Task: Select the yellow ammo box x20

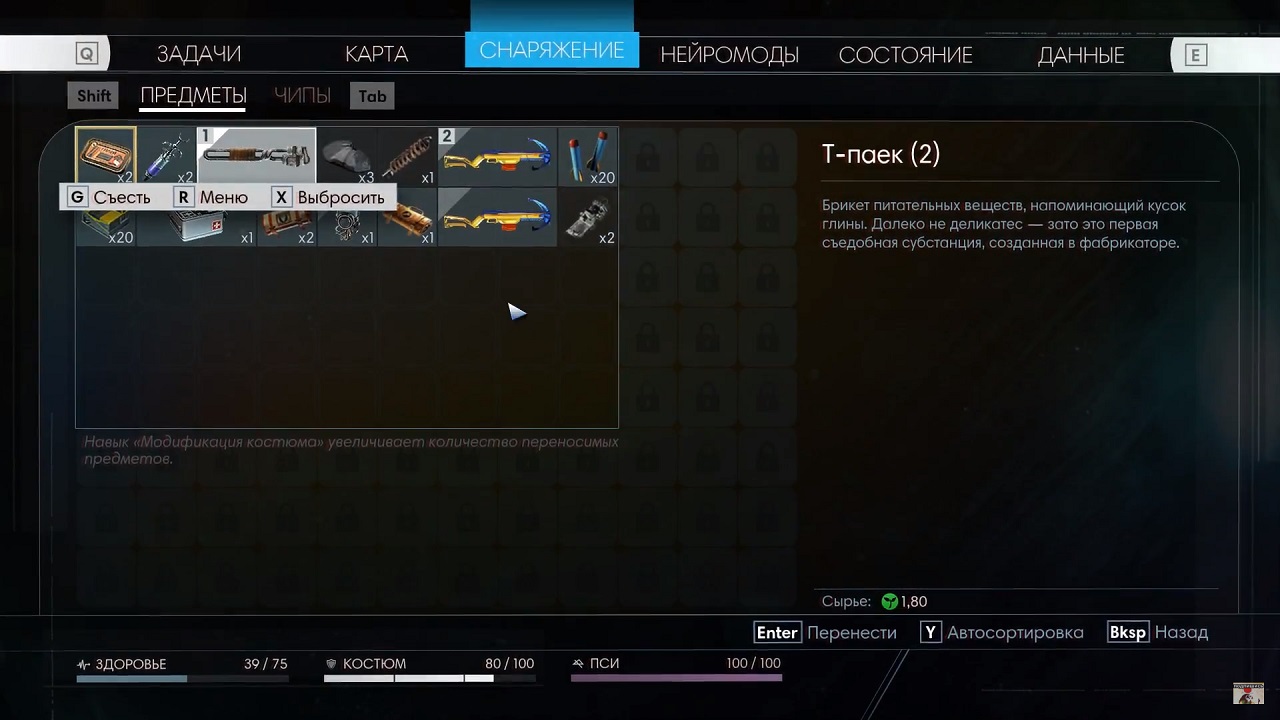Action: 106,226
